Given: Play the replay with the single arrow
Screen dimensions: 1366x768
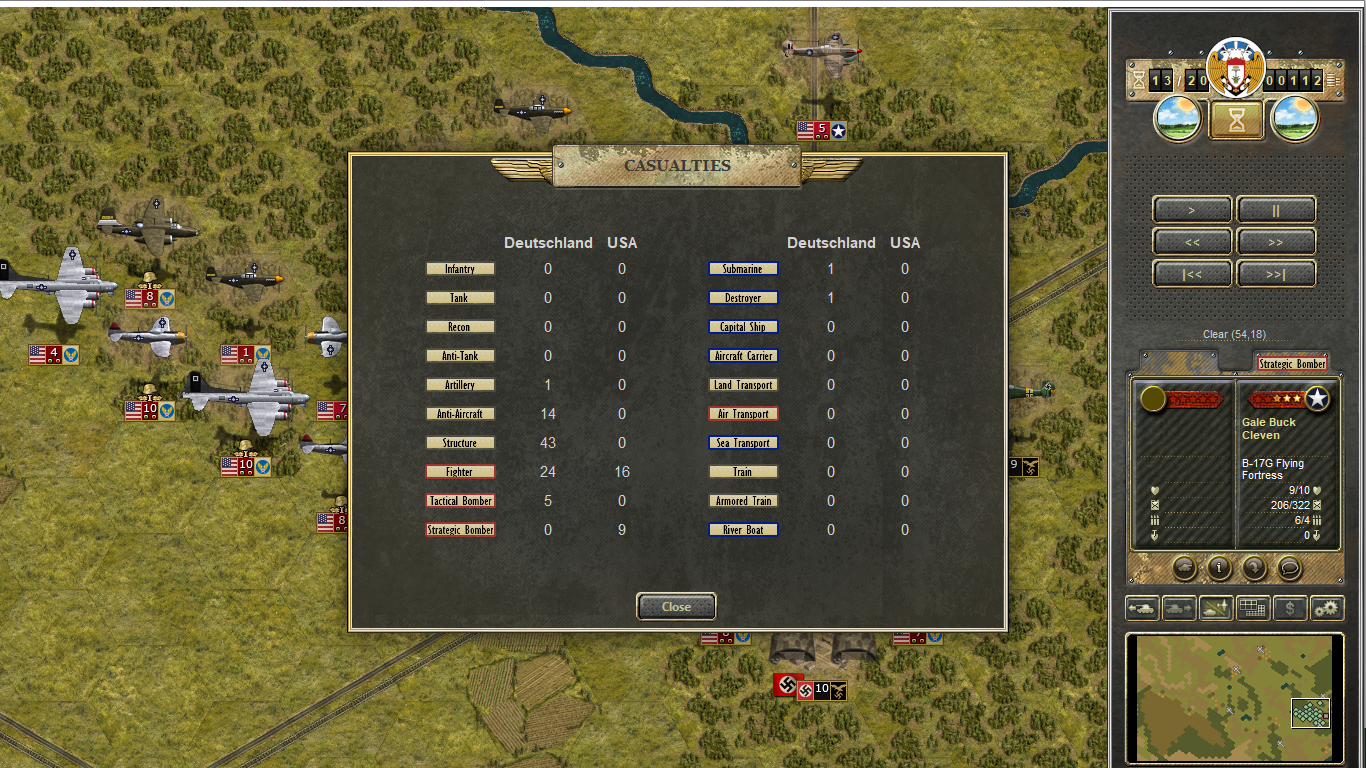Looking at the screenshot, I should click(x=1192, y=210).
